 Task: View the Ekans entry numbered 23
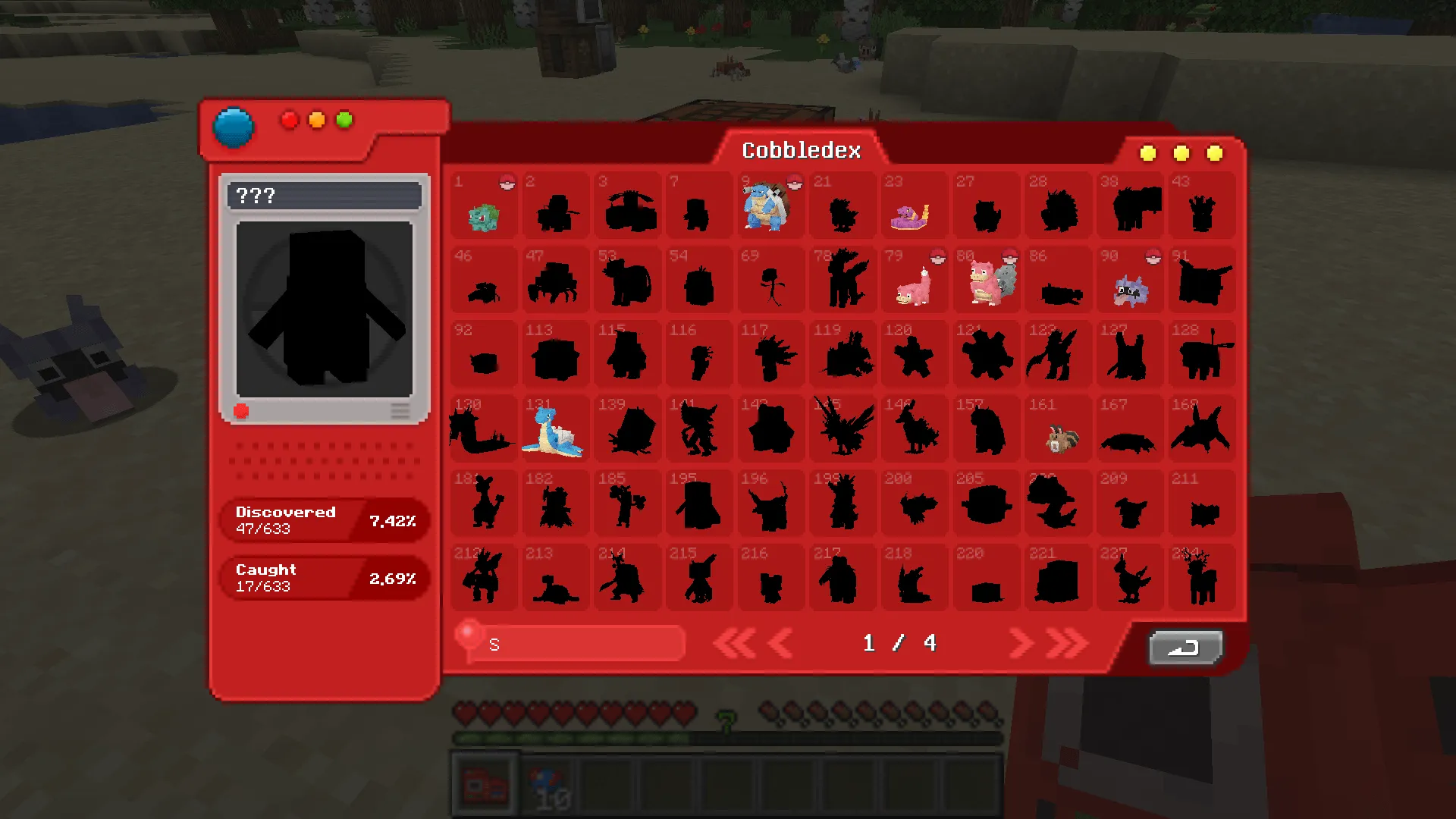coord(914,206)
